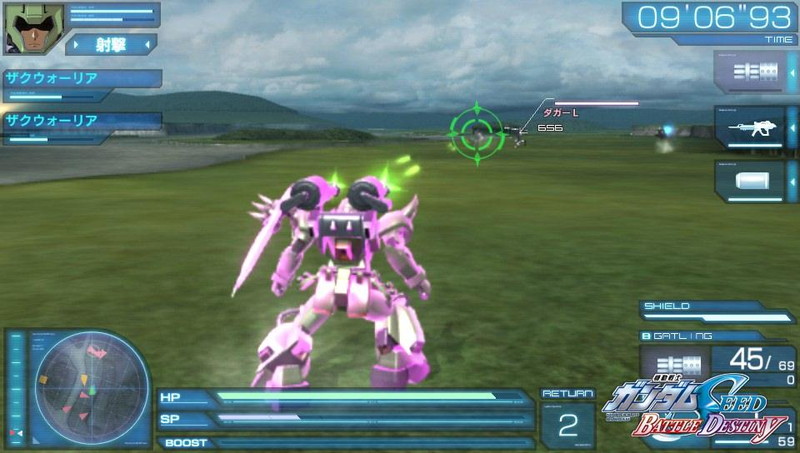
Task: Click the right arrow beside 射撃
Action: 146,44
